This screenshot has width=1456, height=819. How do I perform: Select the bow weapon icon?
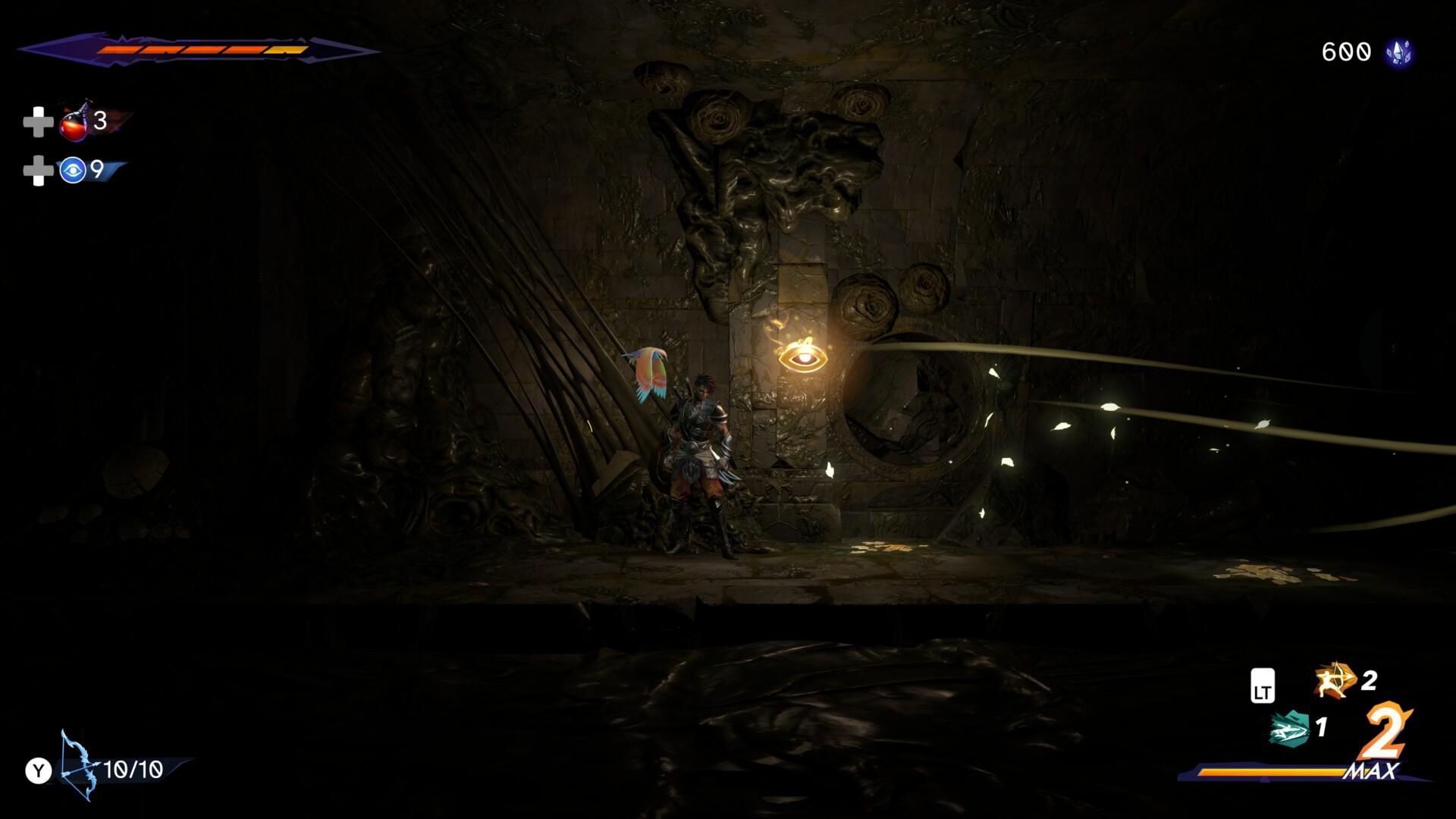pos(77,766)
